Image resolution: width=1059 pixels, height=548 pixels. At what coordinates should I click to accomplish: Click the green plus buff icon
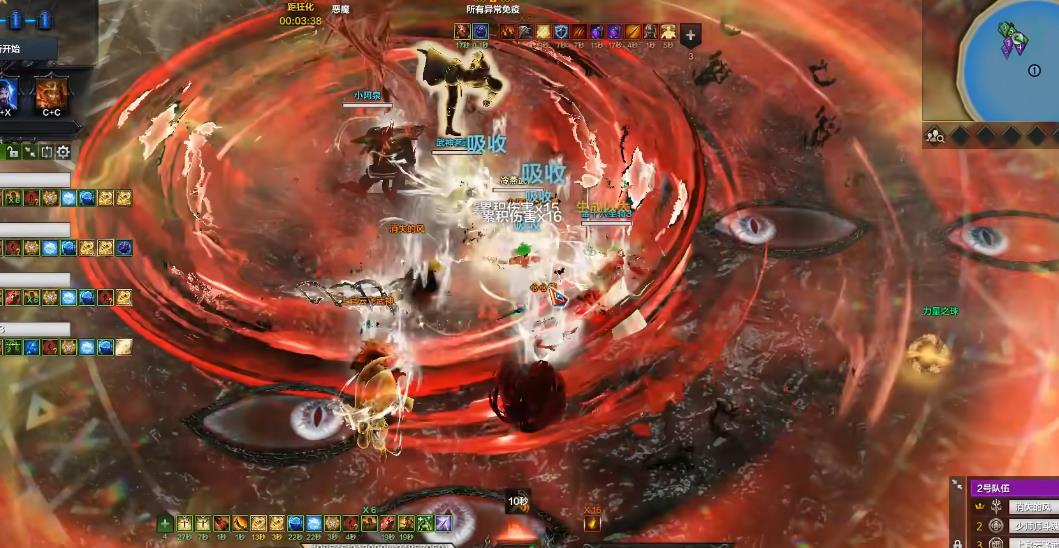tap(166, 523)
